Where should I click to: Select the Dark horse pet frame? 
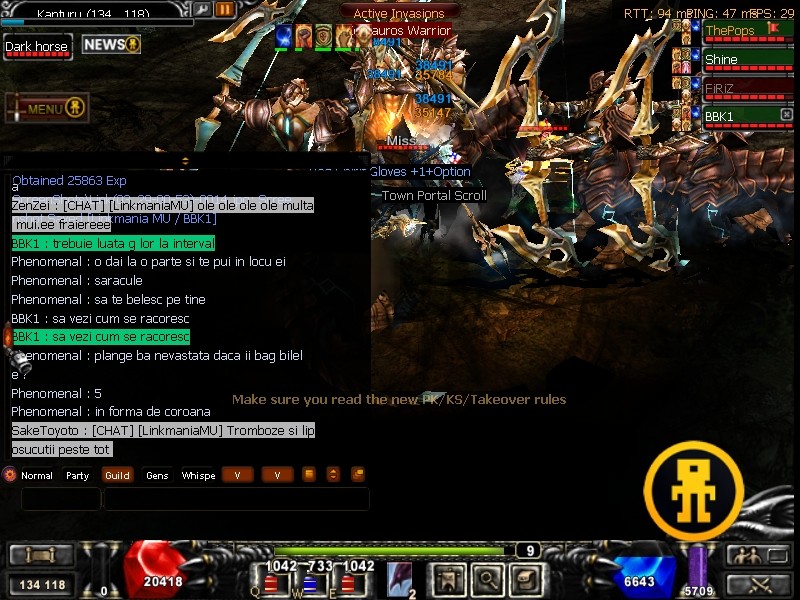click(38, 47)
